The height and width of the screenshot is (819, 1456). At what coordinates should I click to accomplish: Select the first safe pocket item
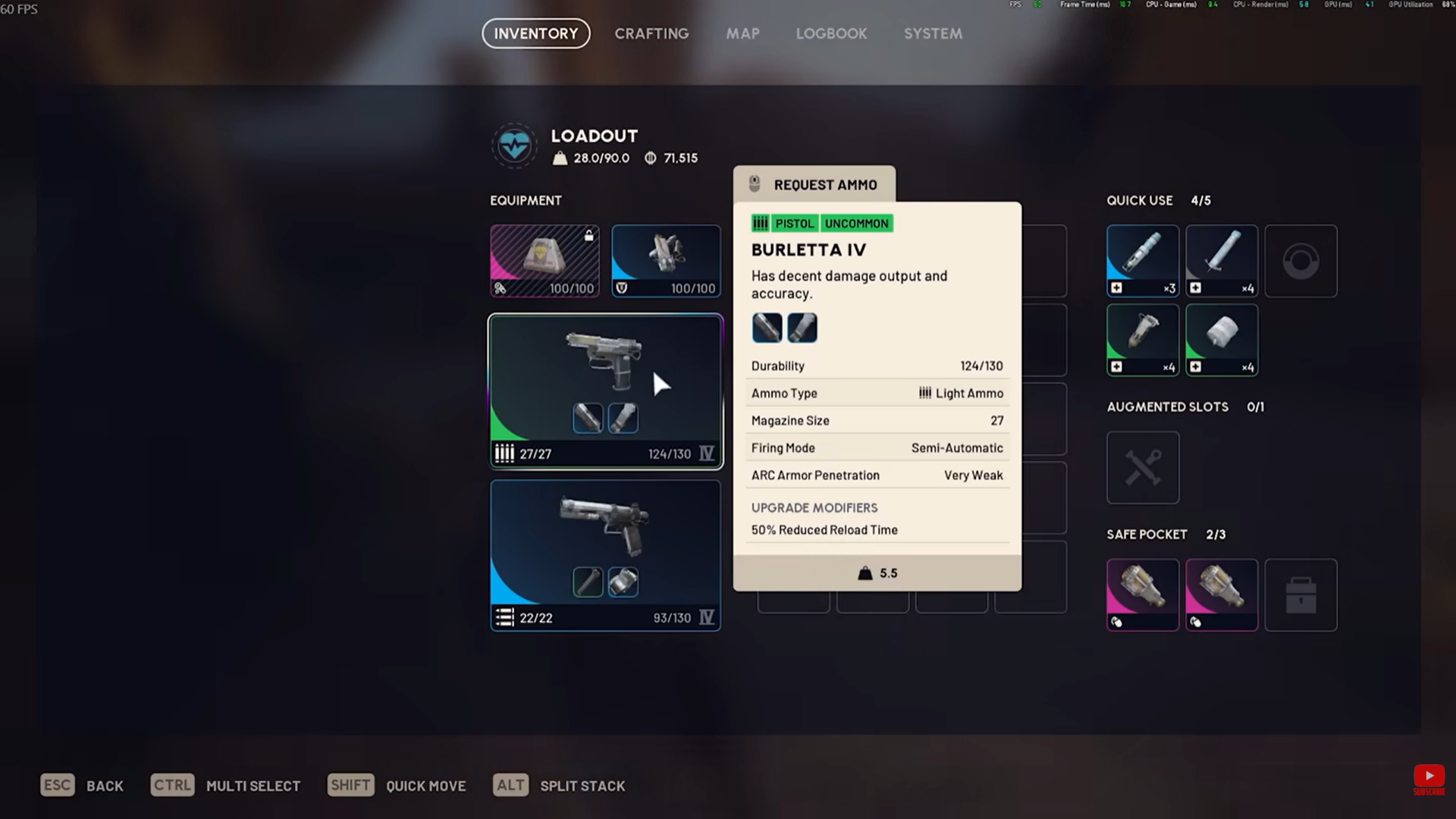[1143, 595]
